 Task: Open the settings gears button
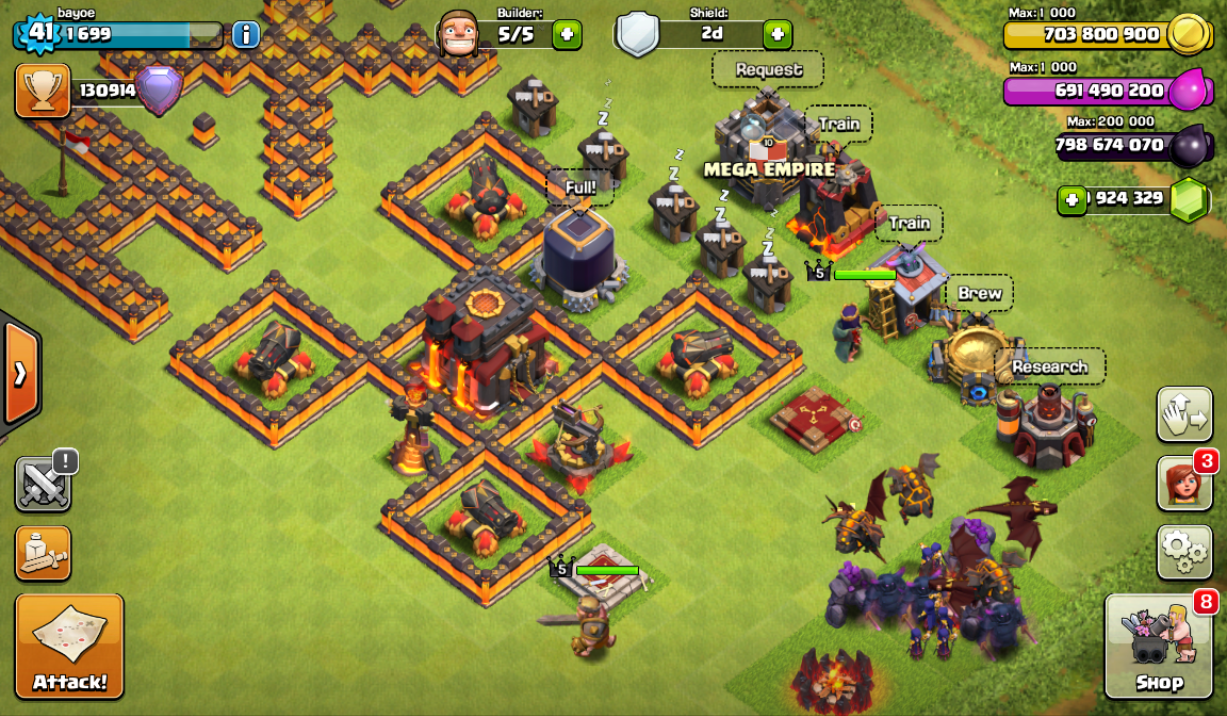1184,551
